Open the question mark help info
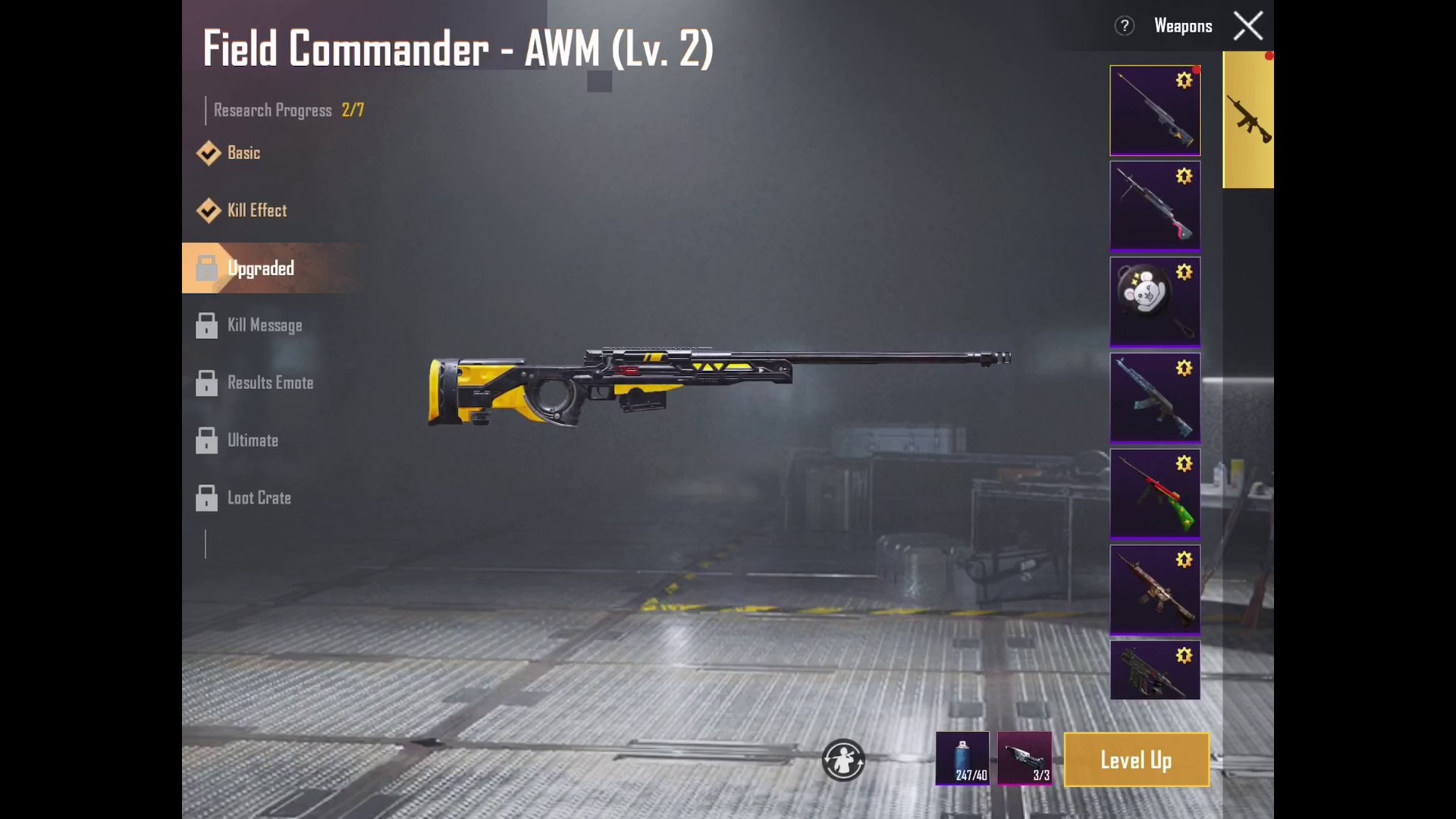The height and width of the screenshot is (819, 1456). coord(1124,27)
